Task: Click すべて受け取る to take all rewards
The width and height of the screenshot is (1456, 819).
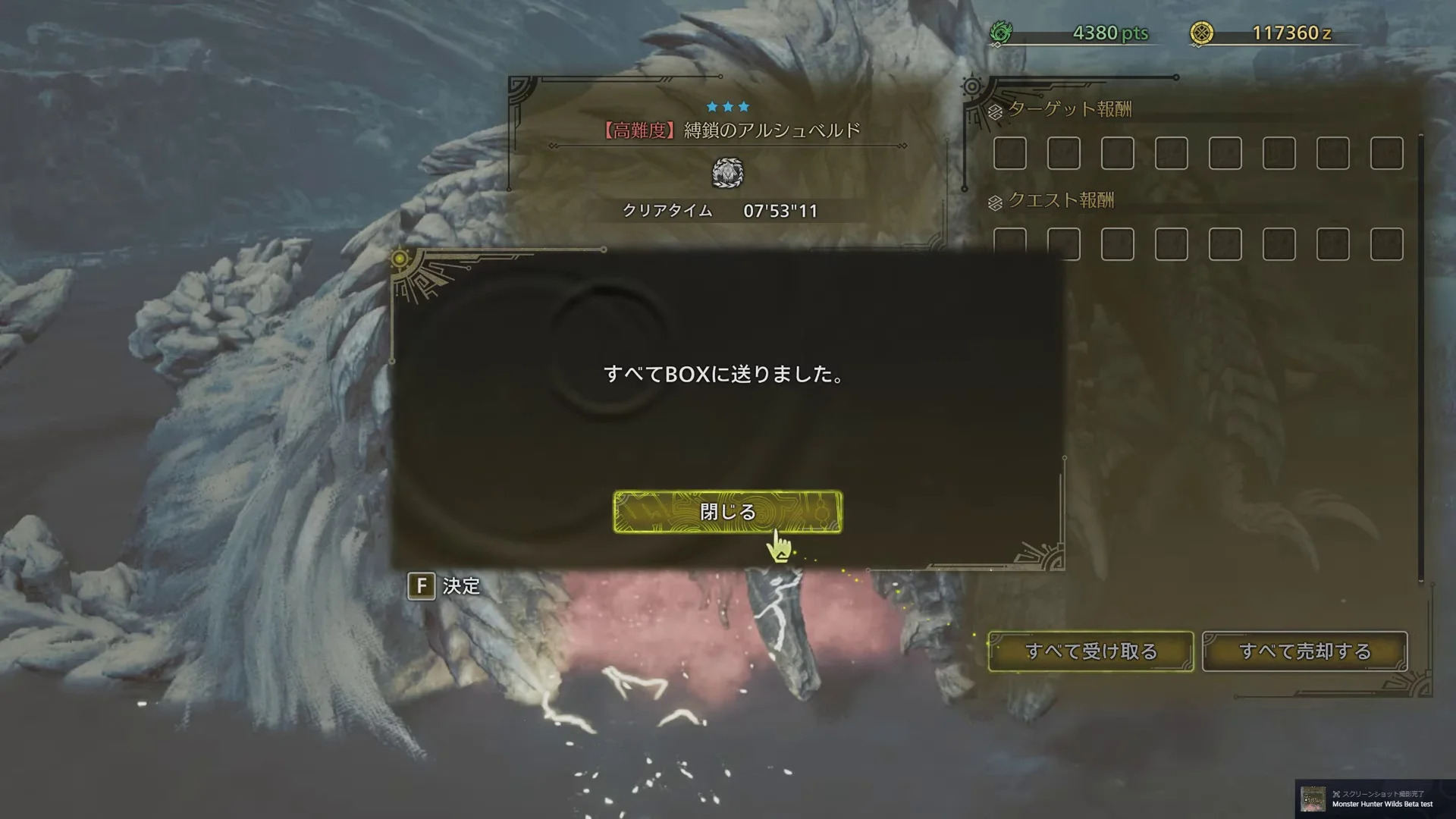Action: tap(1090, 651)
